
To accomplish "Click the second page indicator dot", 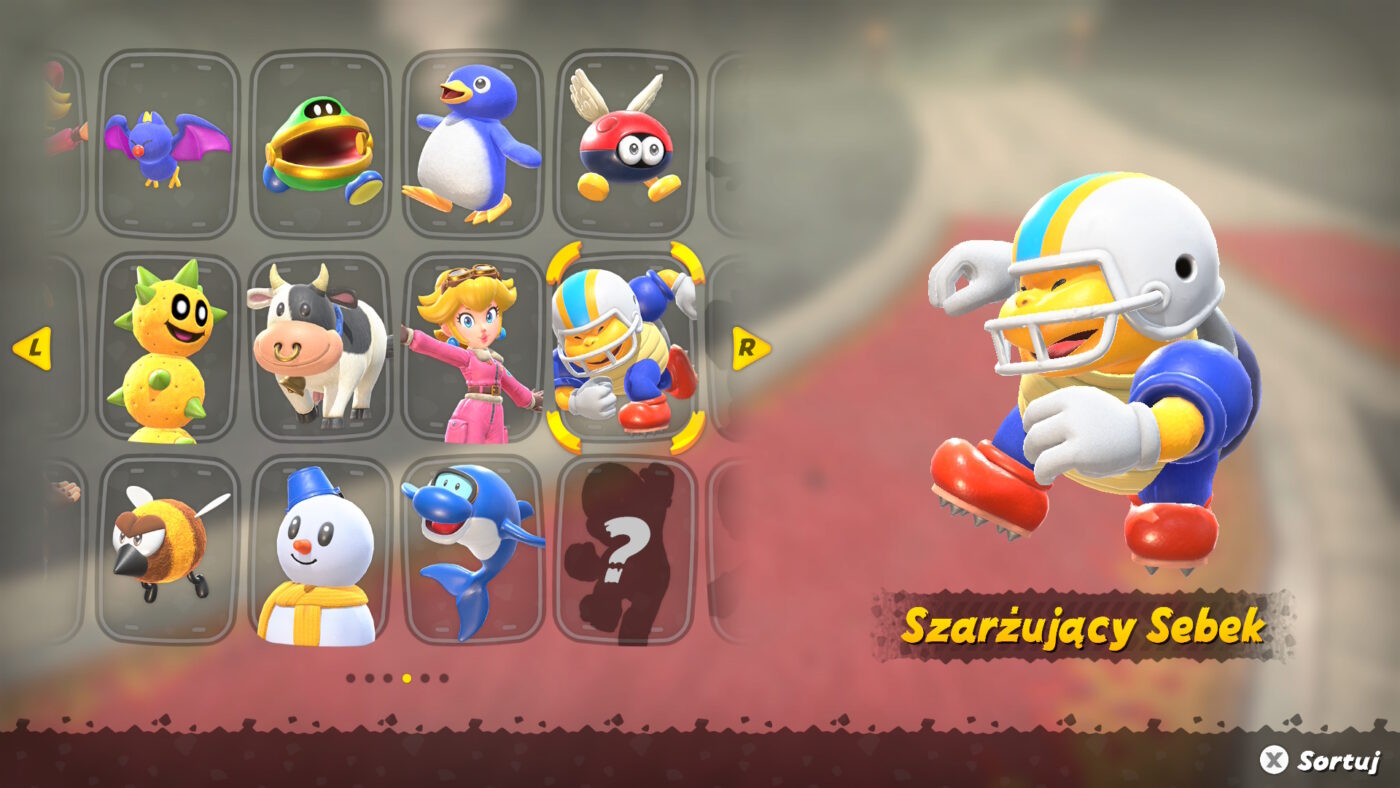I will tap(368, 678).
